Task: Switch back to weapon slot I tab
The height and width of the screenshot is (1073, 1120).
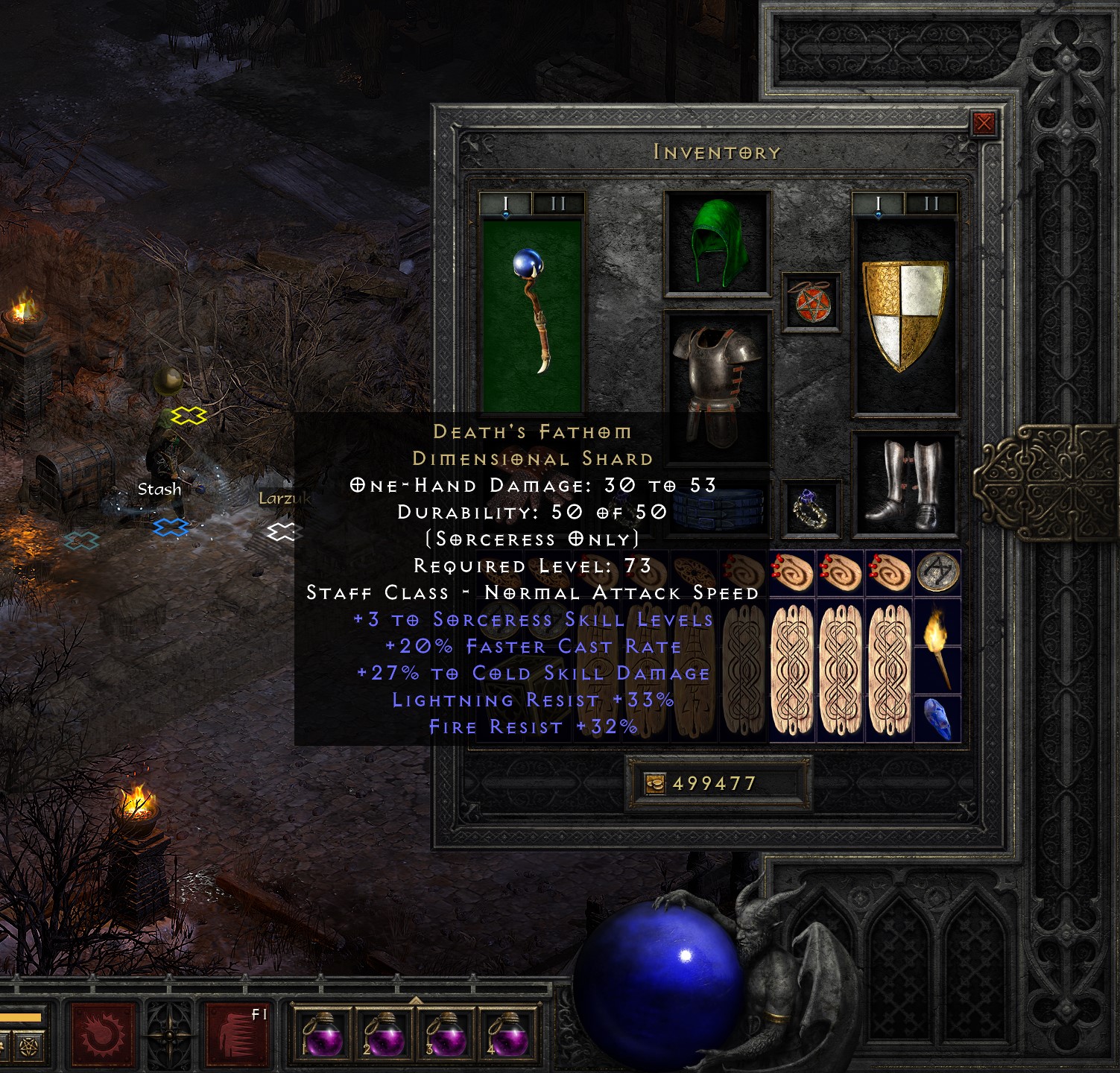Action: 504,201
